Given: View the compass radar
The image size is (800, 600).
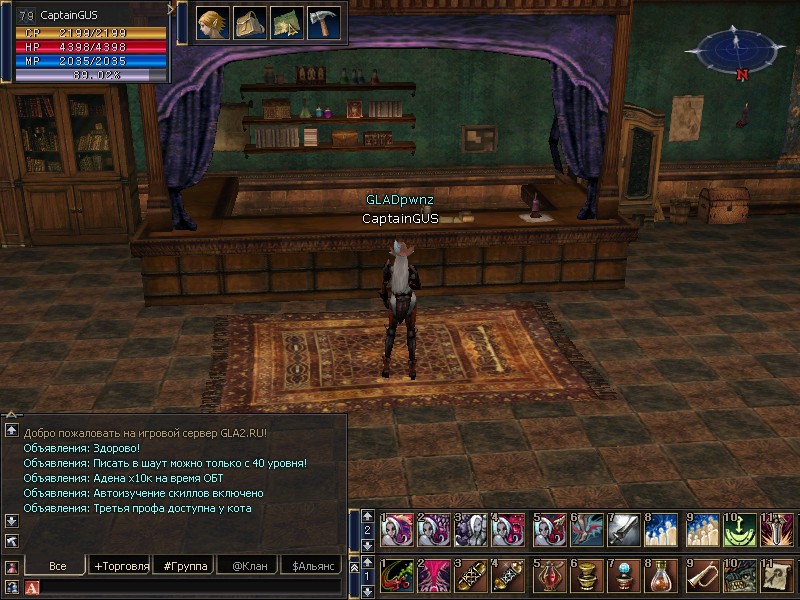Looking at the screenshot, I should coord(736,50).
